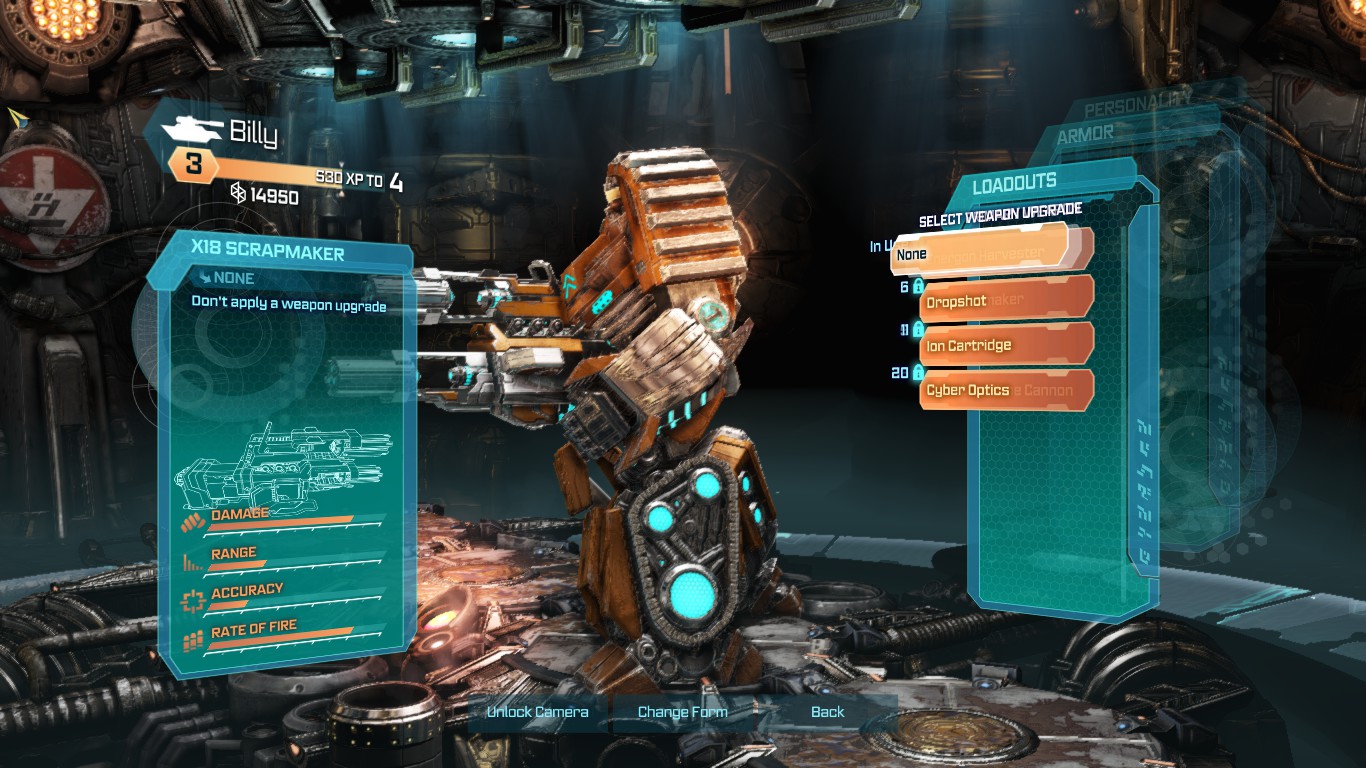Viewport: 1366px width, 768px height.
Task: Activate the Change Form button
Action: point(682,712)
